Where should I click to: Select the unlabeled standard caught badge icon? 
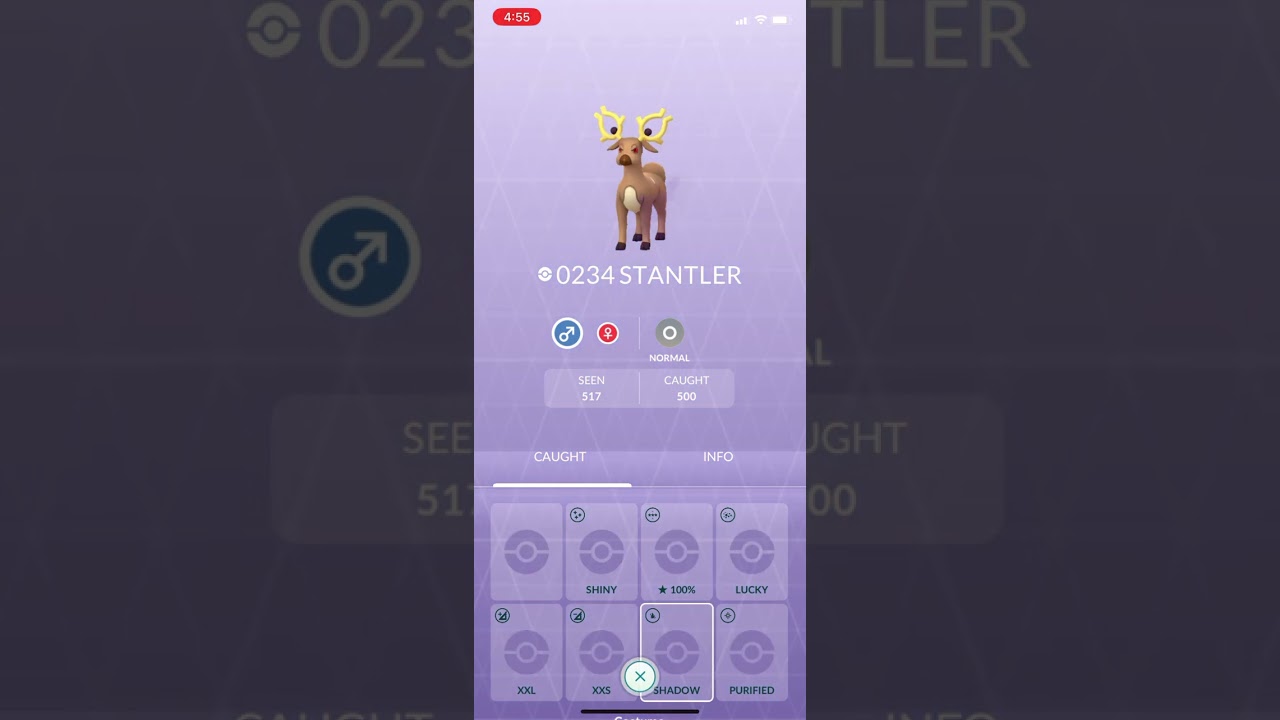coord(526,552)
